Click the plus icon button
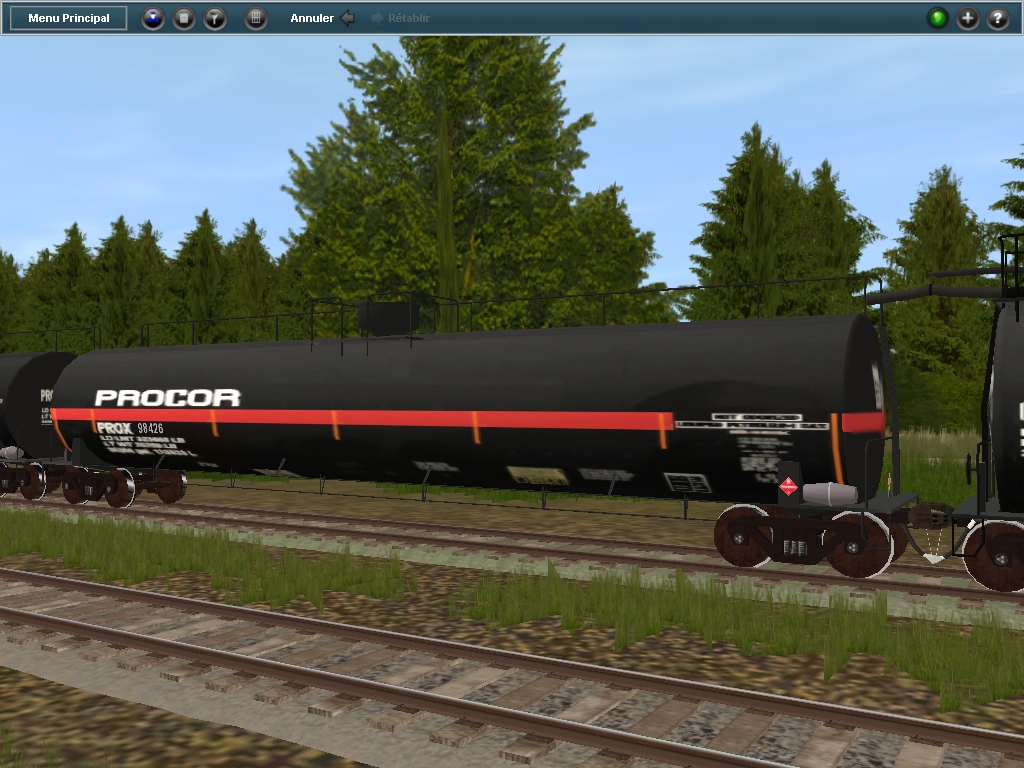The height and width of the screenshot is (768, 1024). pyautogui.click(x=968, y=18)
